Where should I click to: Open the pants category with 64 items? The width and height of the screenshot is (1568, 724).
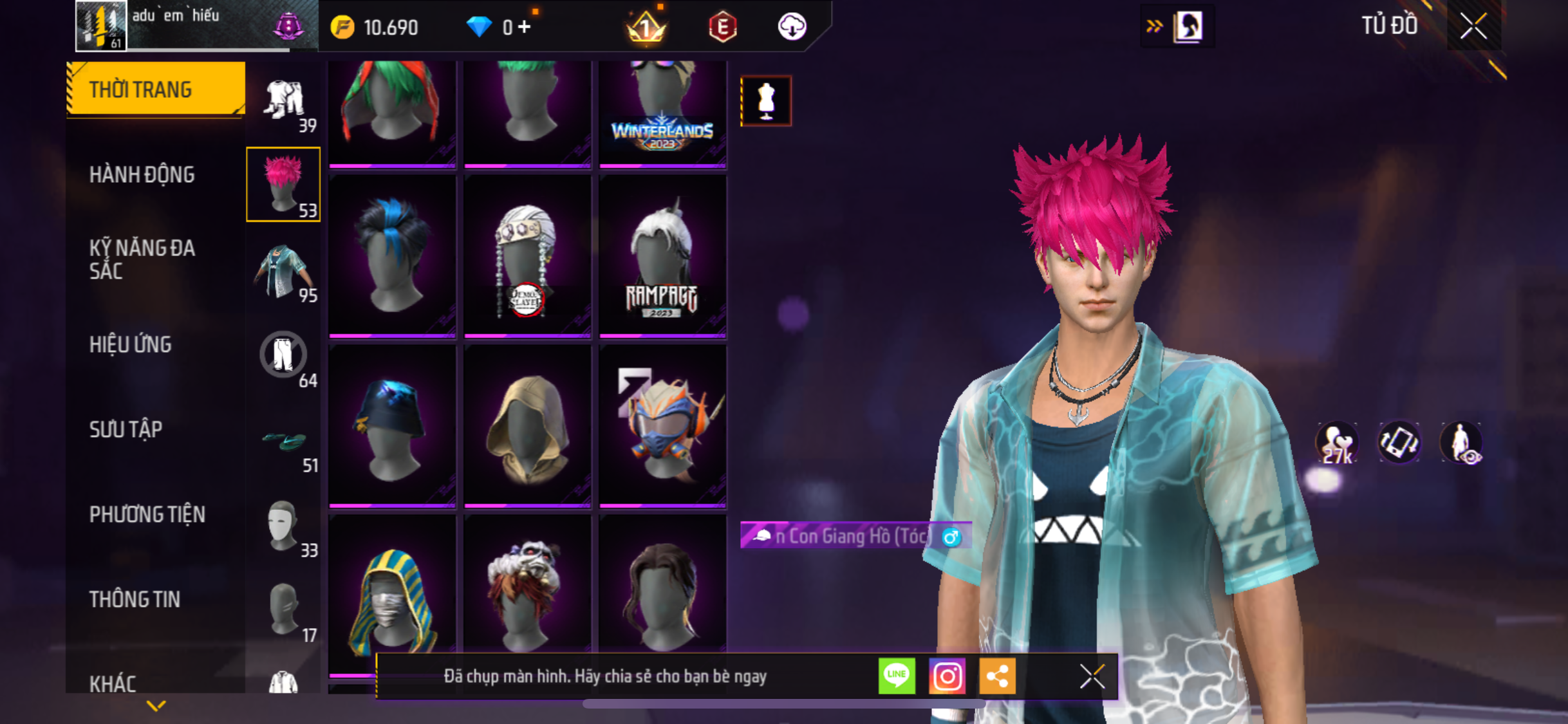click(x=283, y=356)
